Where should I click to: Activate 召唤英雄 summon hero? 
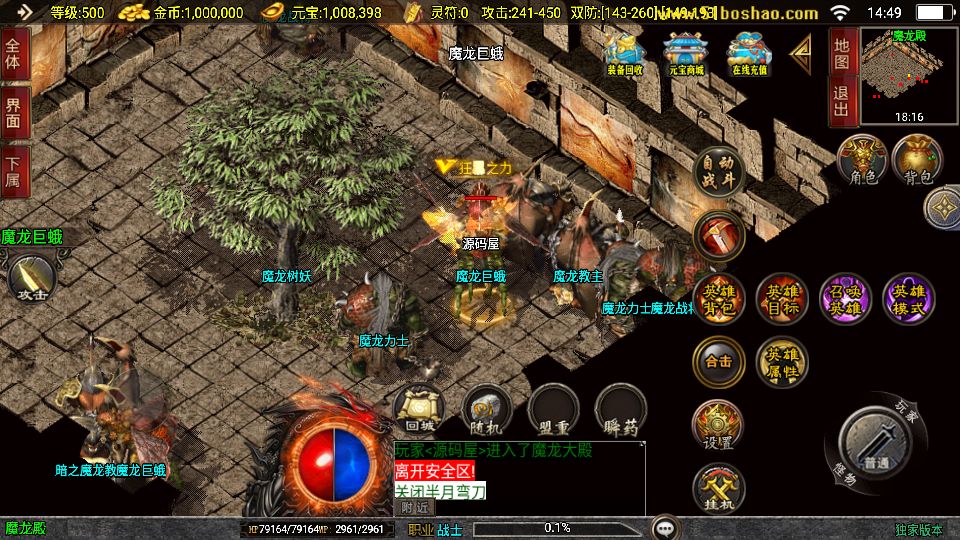point(845,299)
